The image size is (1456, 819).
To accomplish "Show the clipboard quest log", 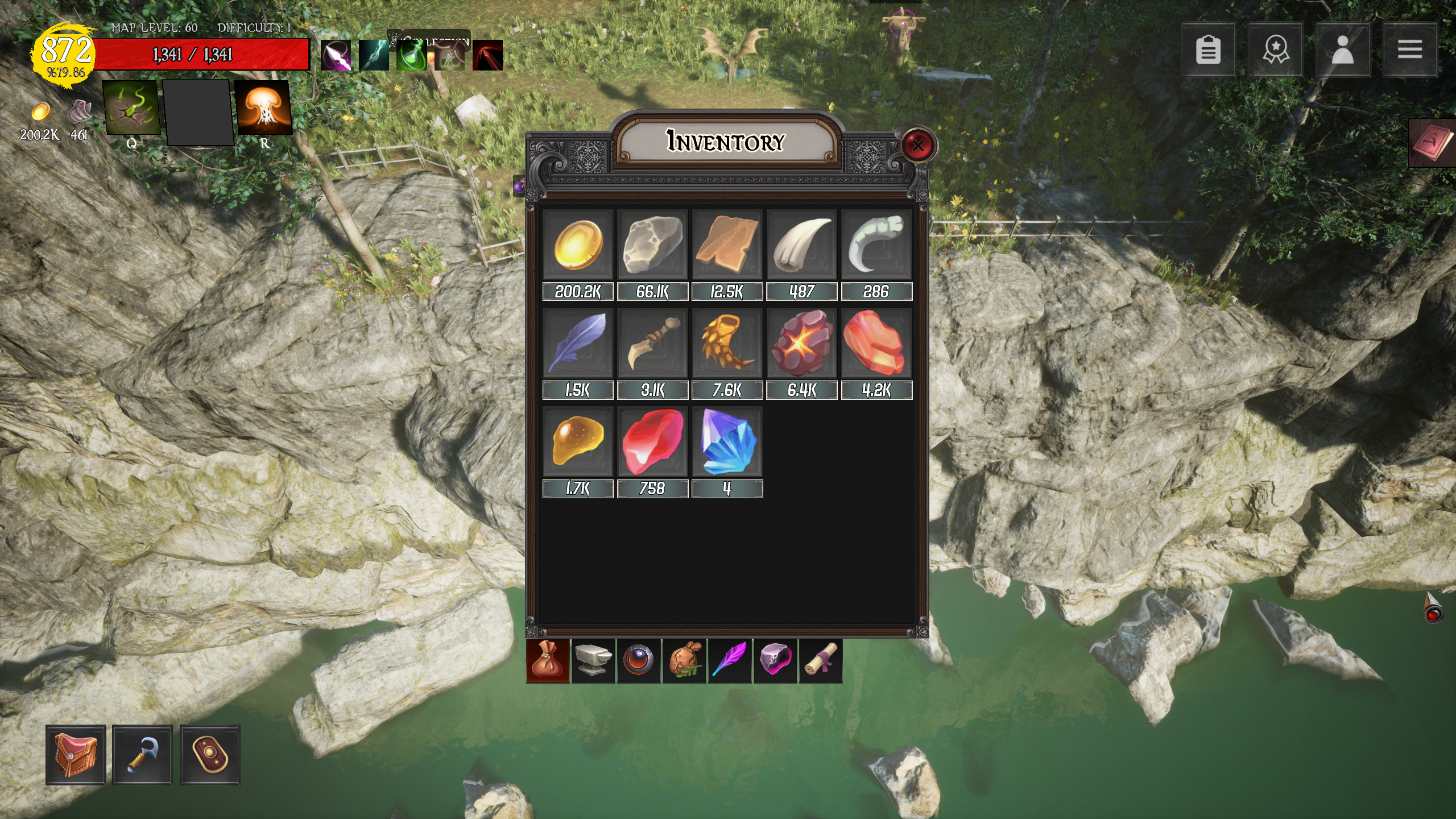I will pyautogui.click(x=1208, y=50).
